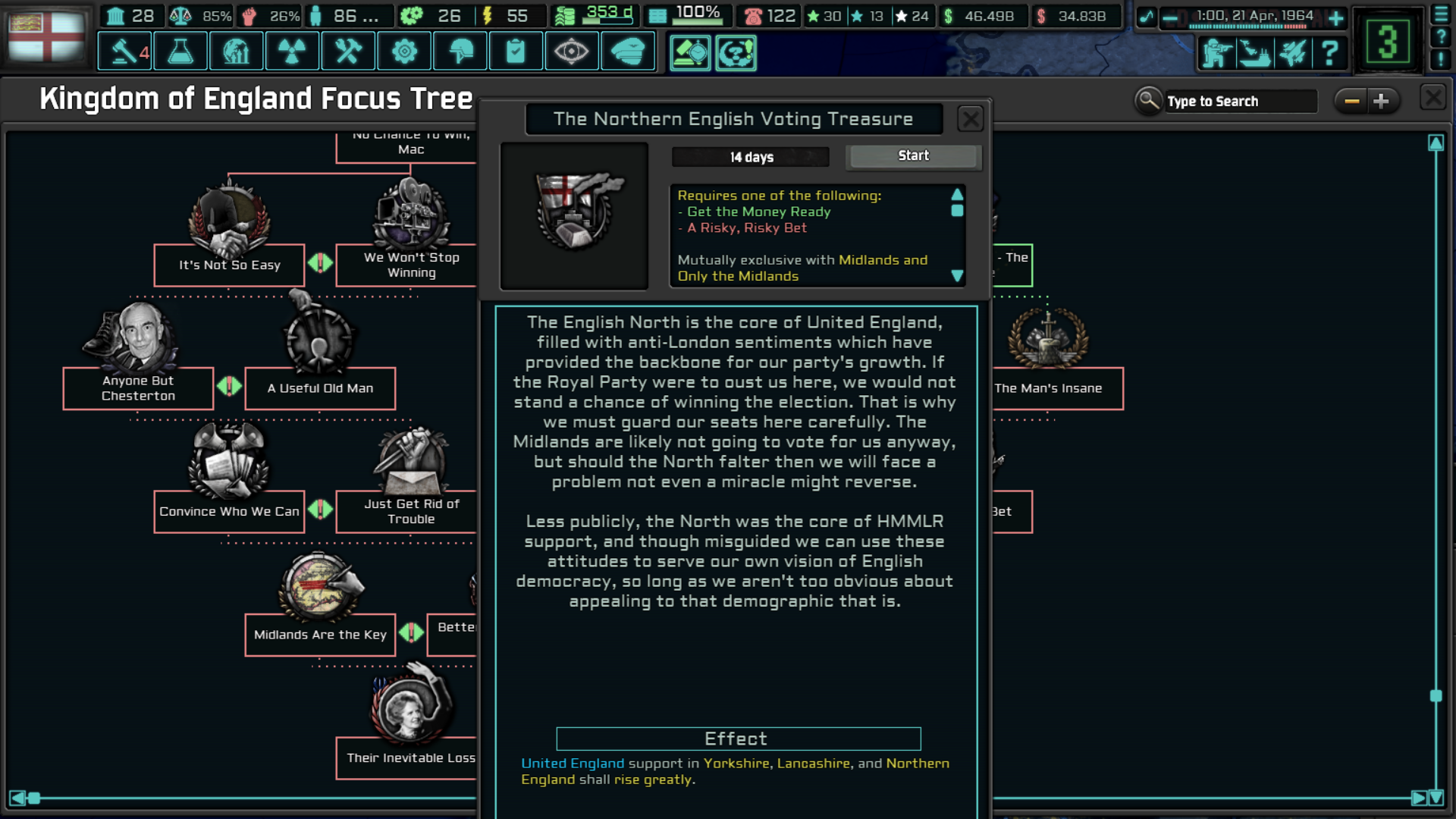
Task: Open the research tab flask icon
Action: 180,51
